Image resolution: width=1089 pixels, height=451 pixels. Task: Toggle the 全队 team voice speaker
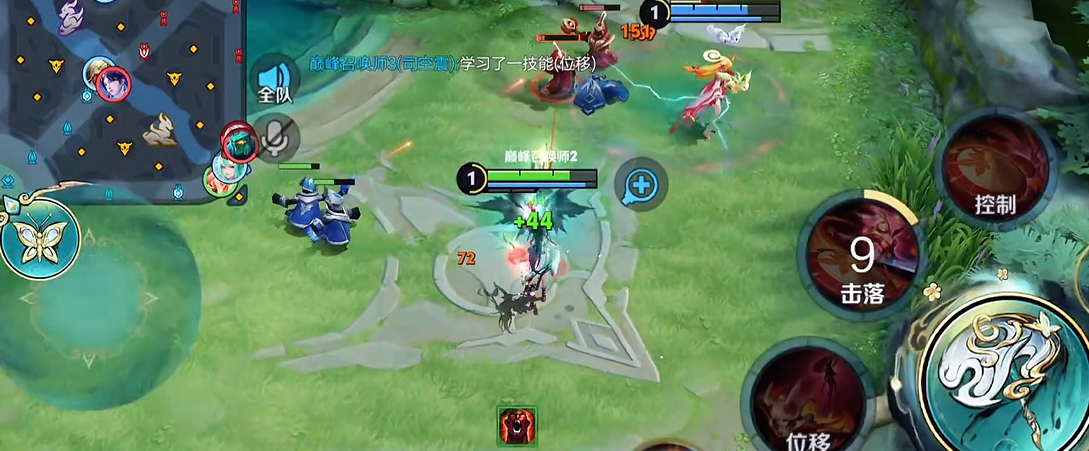(x=273, y=82)
